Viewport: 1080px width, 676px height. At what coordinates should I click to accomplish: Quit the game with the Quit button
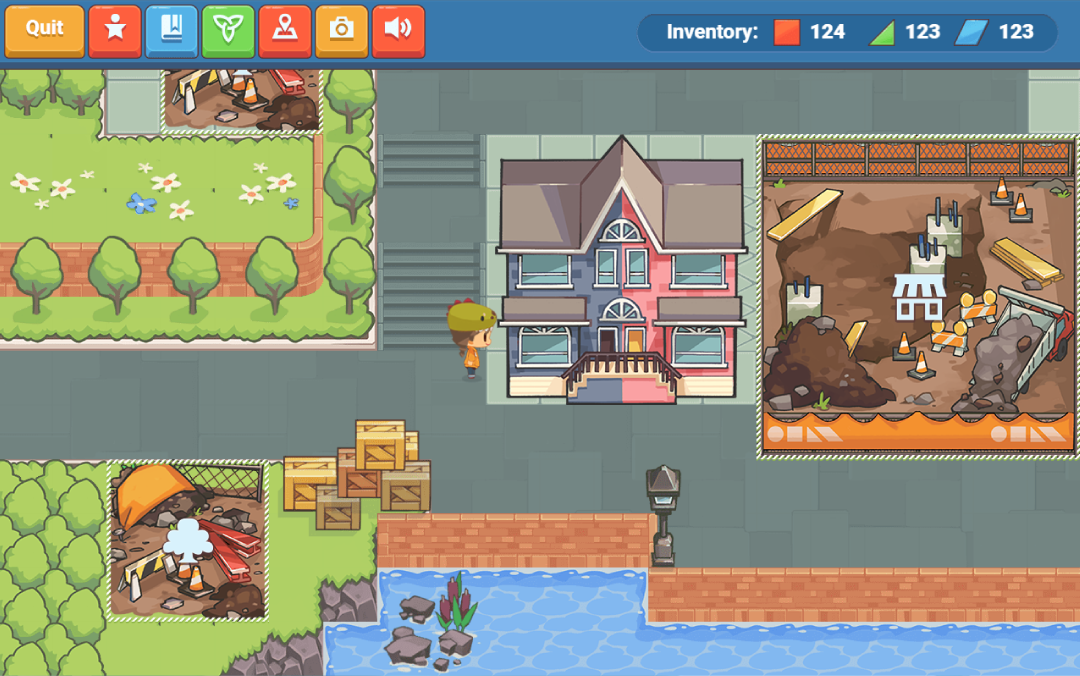tap(45, 30)
